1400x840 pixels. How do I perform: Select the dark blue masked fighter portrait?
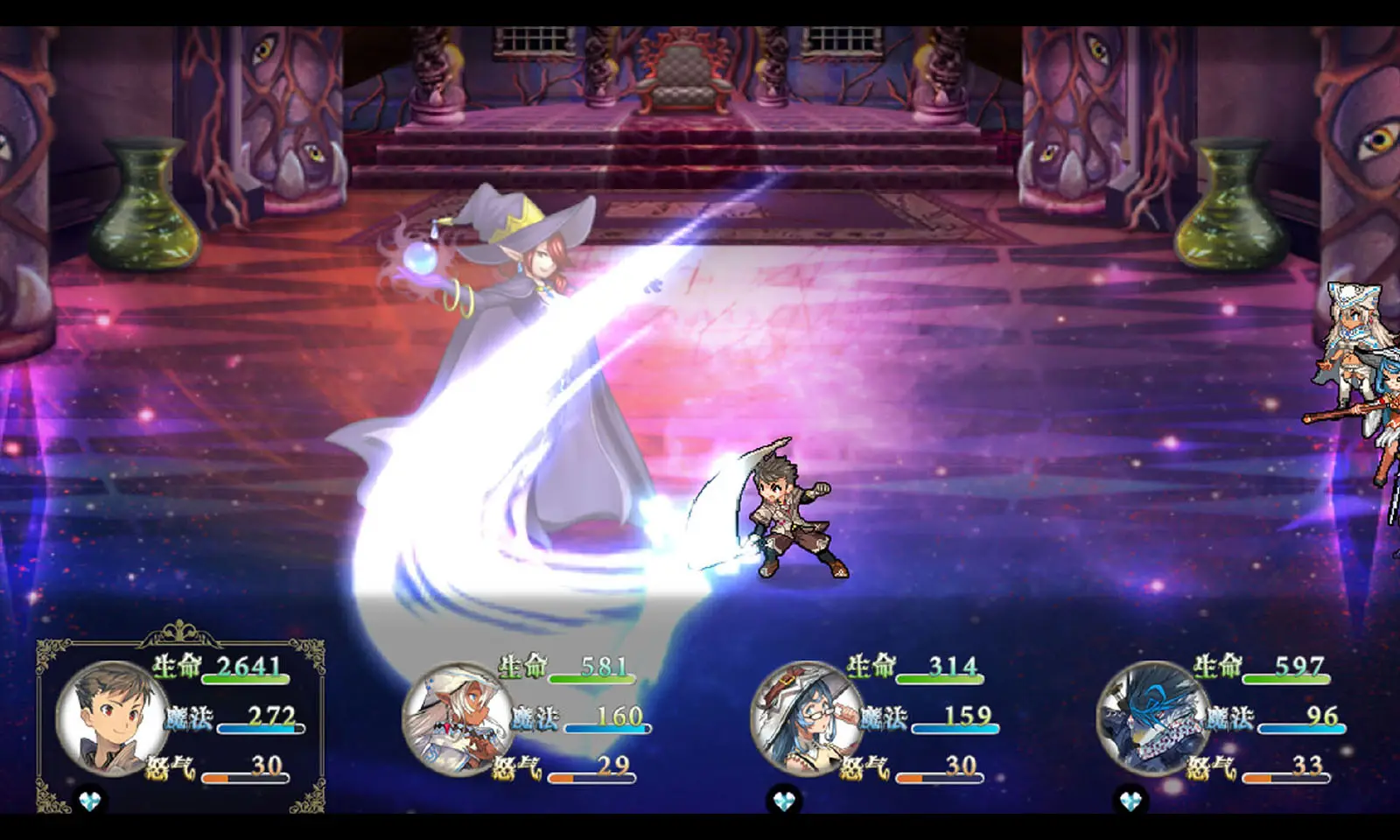pyautogui.click(x=1152, y=718)
